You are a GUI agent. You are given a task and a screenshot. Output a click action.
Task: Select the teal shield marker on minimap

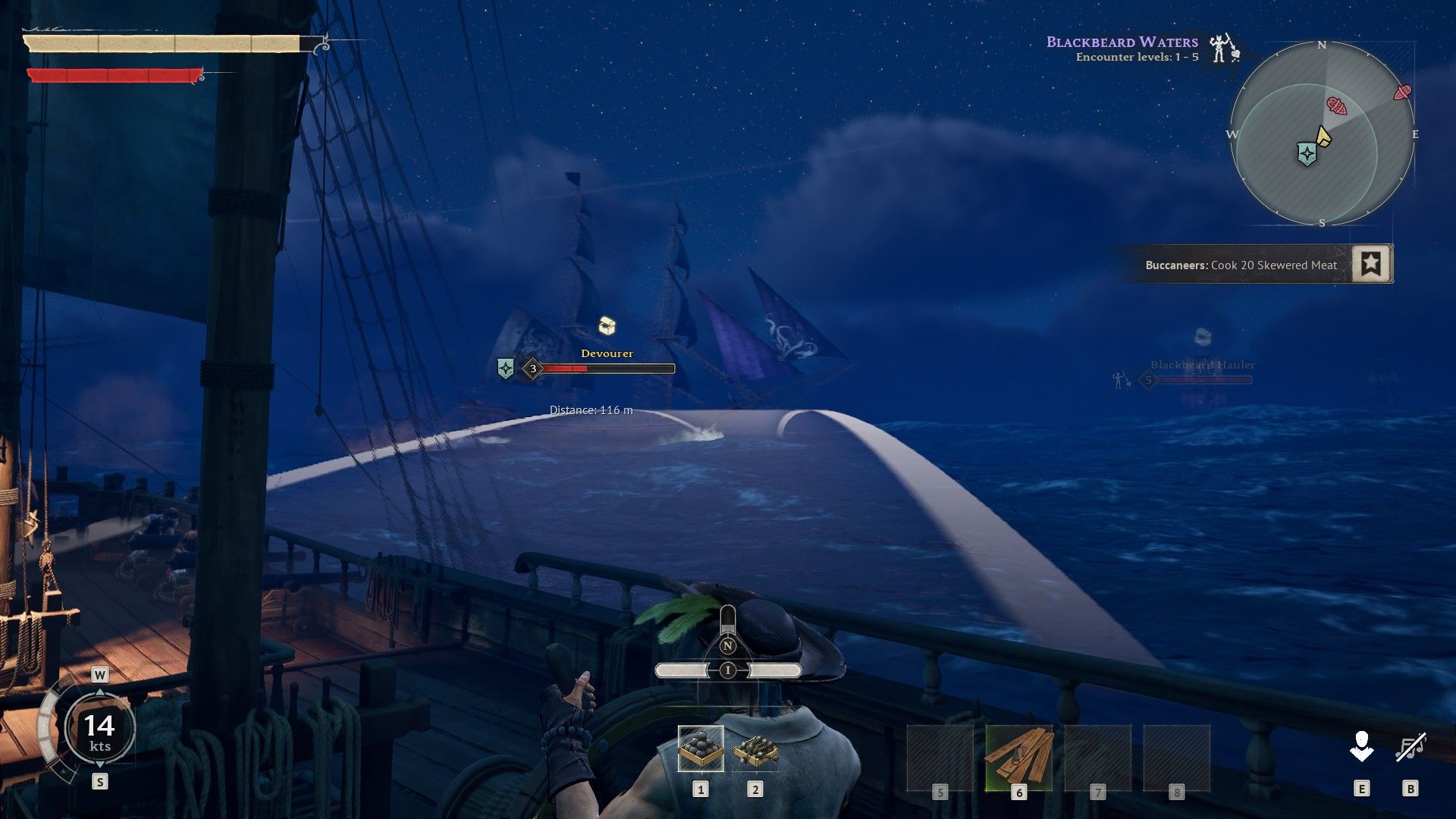1307,154
